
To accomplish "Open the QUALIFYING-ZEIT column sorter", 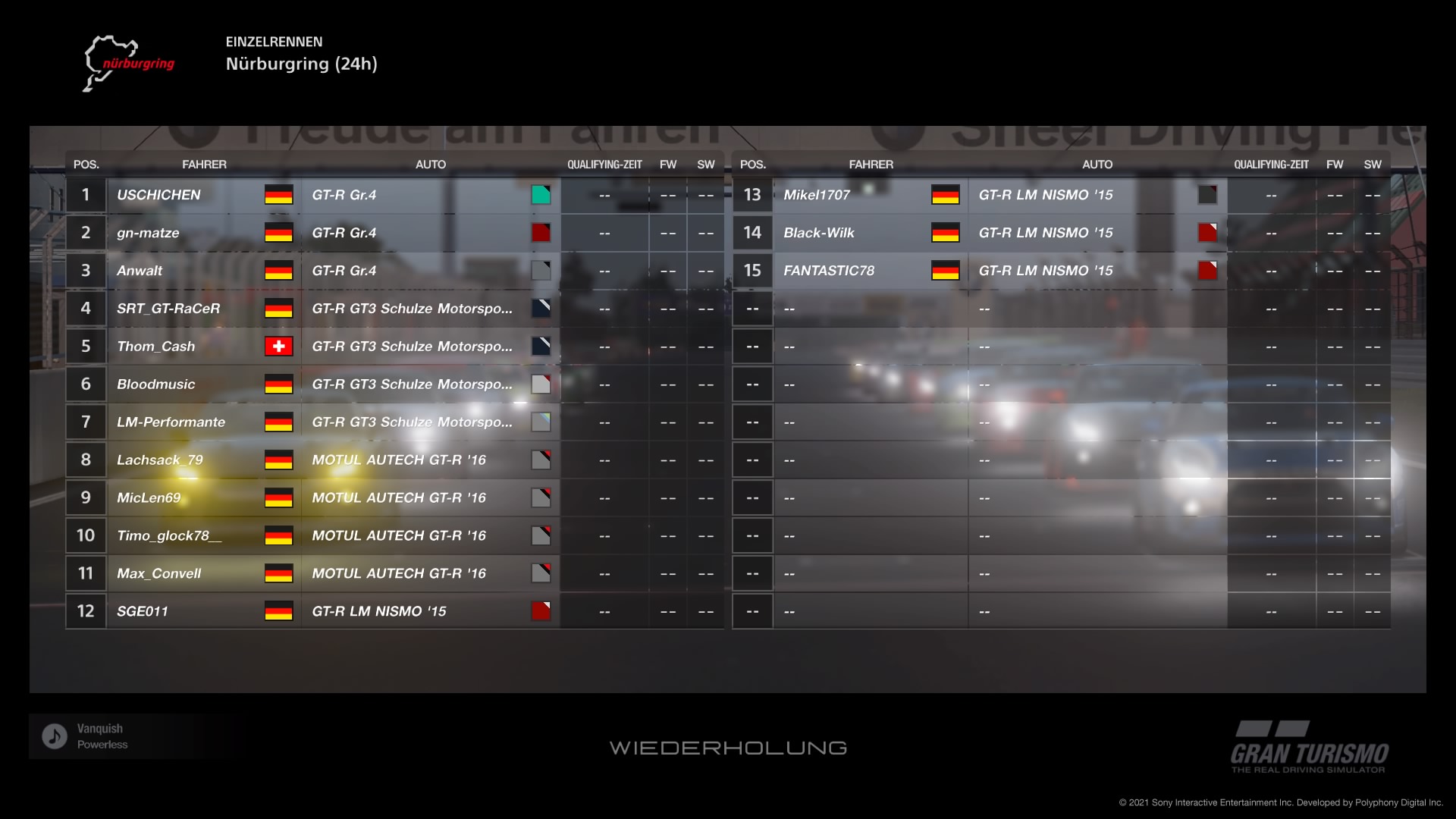I will tap(604, 164).
